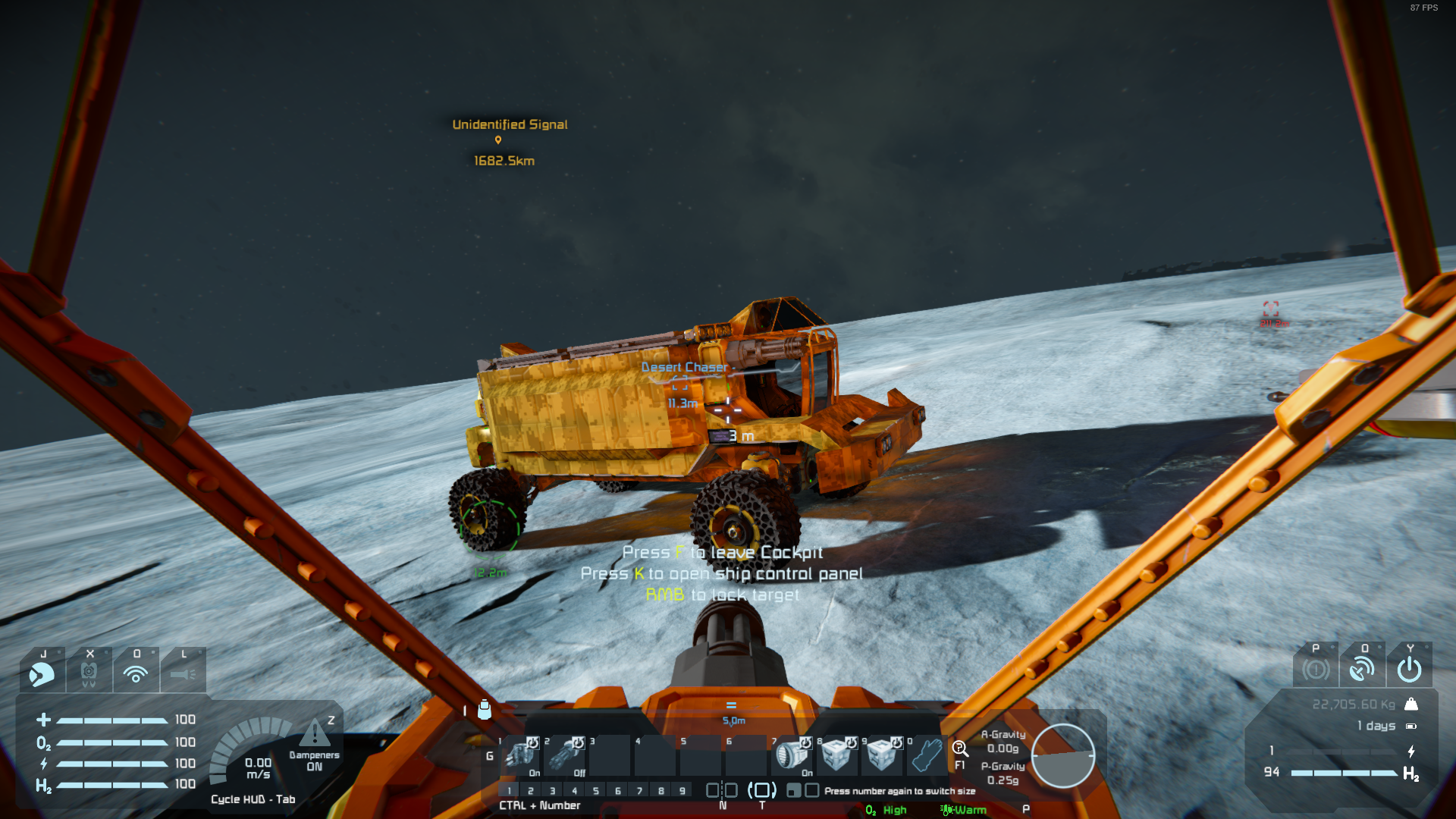
Task: Click the artificial horizon gauge
Action: coord(1062,755)
